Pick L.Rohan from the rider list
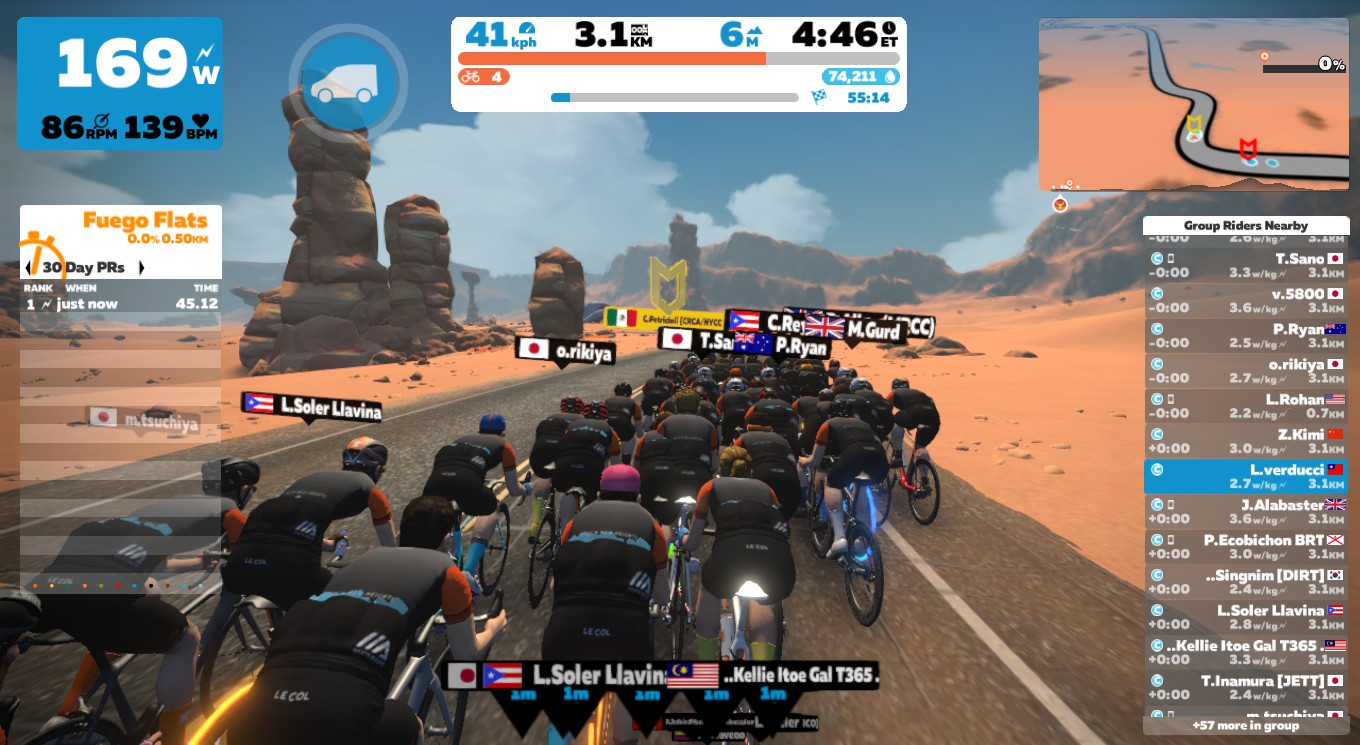 click(1246, 406)
